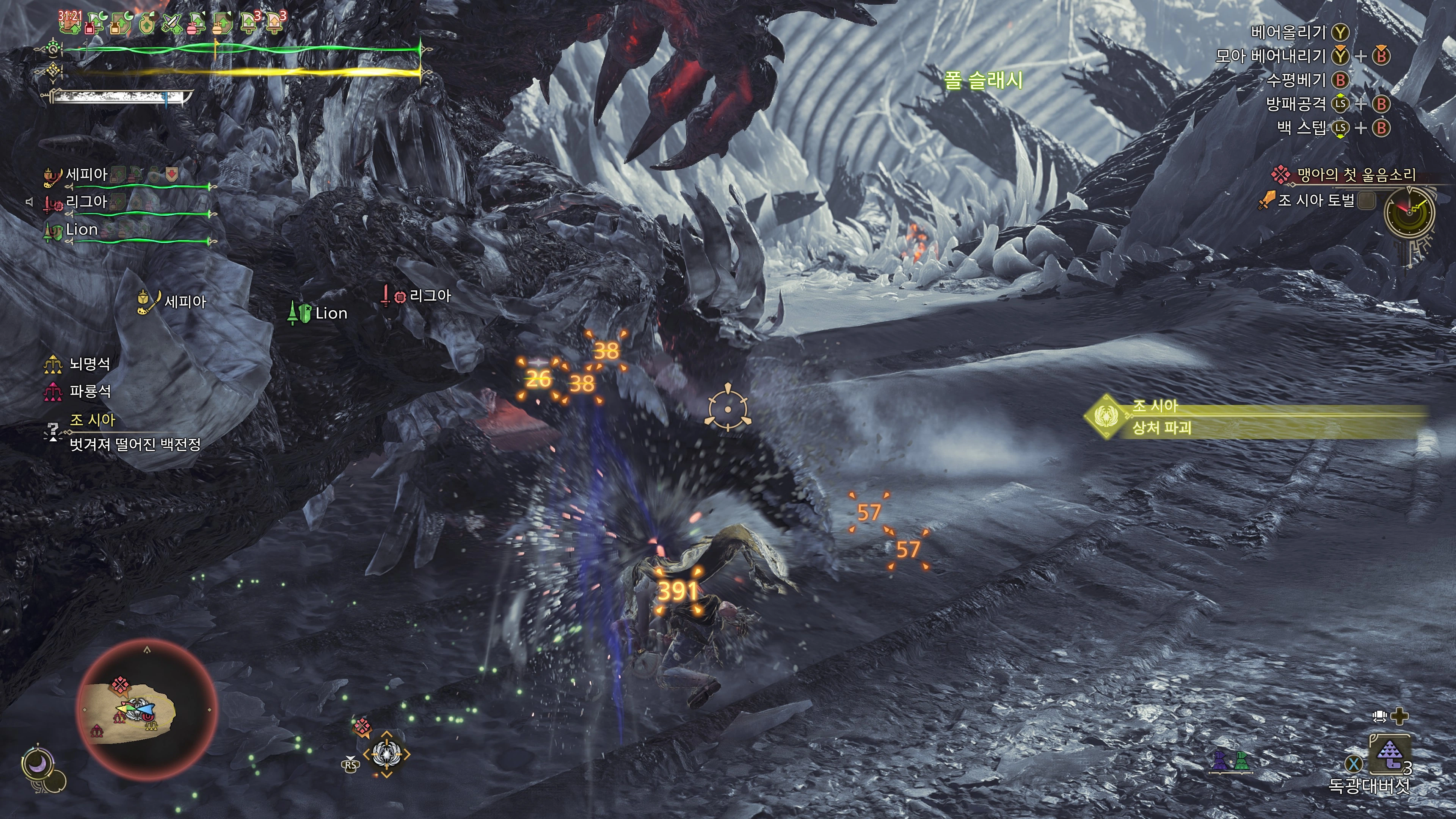Viewport: 1456px width, 819px height.
Task: Click the 벗겨져 떨어진 백전정 drop notice
Action: pyautogui.click(x=135, y=444)
